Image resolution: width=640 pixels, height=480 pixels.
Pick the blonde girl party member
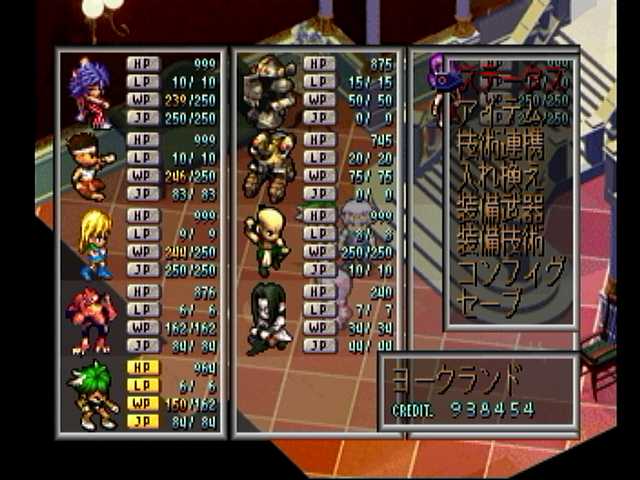pyautogui.click(x=93, y=243)
